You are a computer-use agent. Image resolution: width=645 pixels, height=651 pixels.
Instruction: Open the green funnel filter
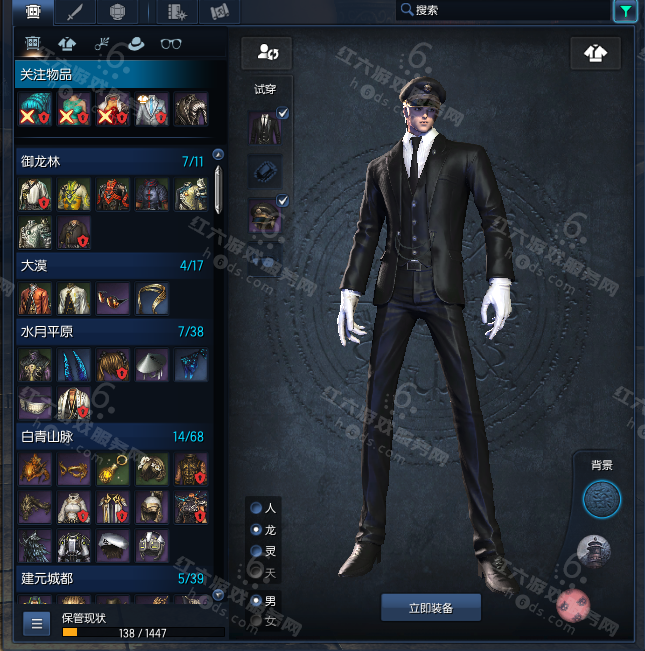click(x=624, y=11)
